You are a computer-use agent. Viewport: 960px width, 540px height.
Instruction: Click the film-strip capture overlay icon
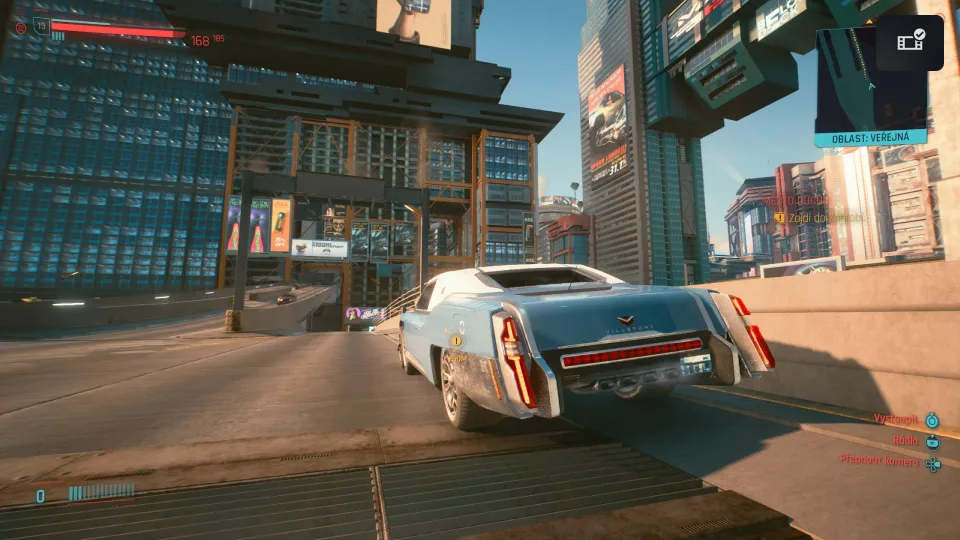[910, 42]
